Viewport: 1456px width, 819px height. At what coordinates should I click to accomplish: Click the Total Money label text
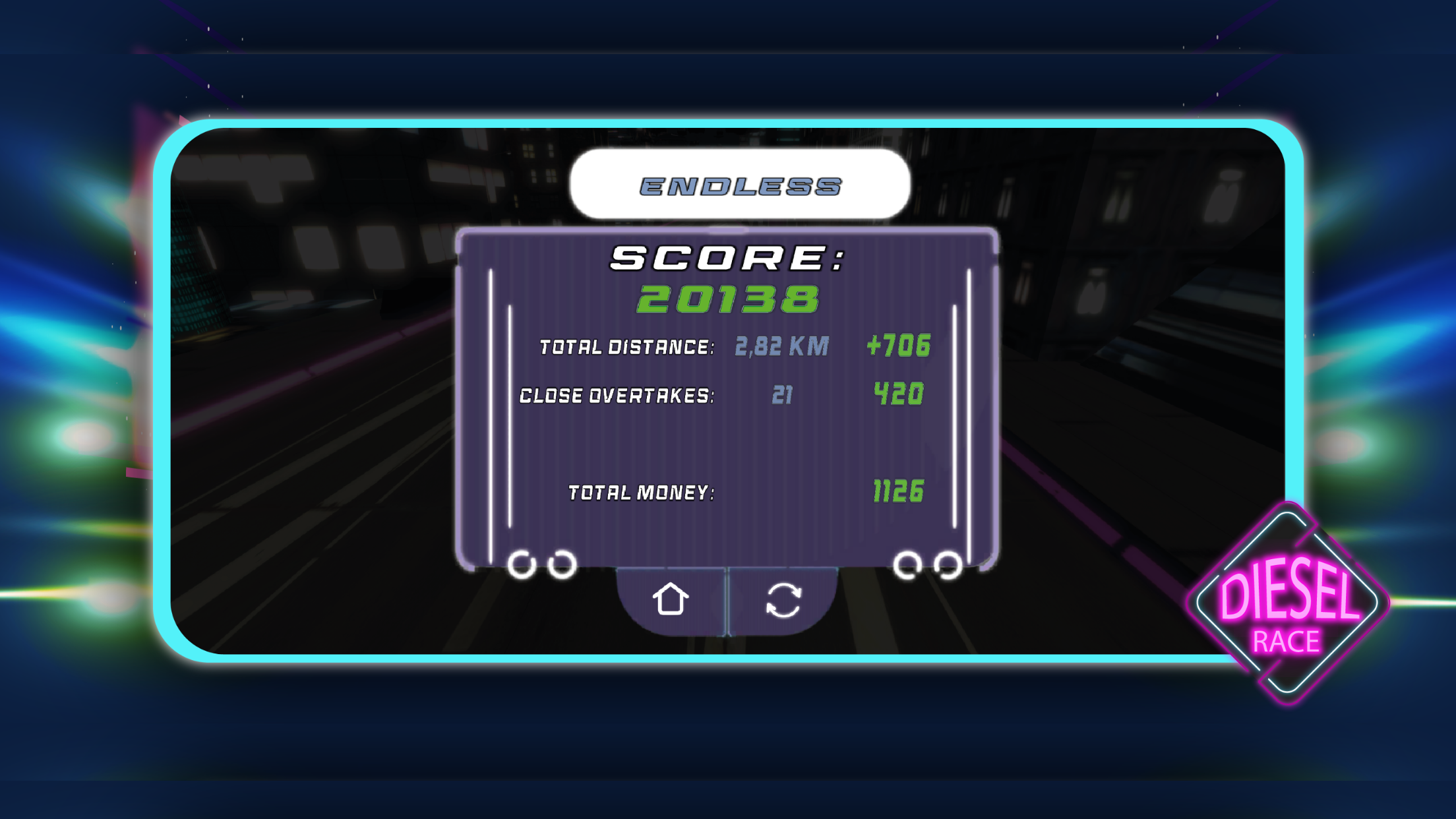click(x=641, y=492)
